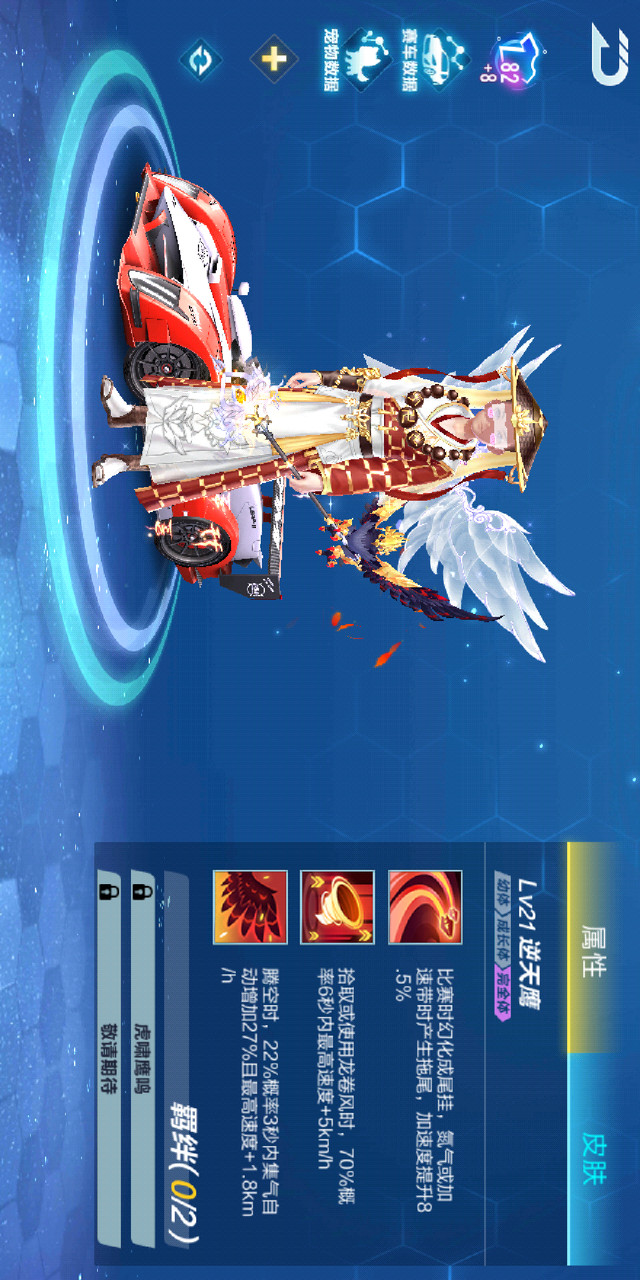Select the red tail trail skill icon
The width and height of the screenshot is (640, 1280).
tap(425, 907)
